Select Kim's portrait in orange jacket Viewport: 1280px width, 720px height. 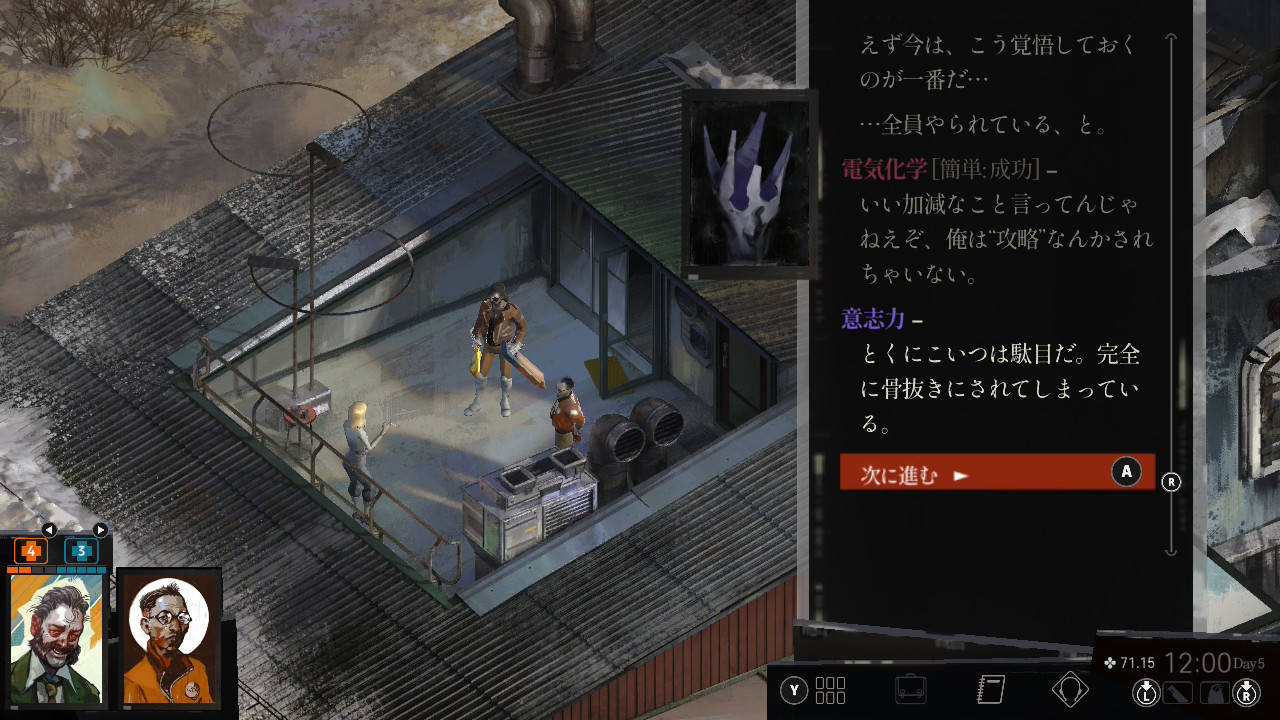[169, 639]
